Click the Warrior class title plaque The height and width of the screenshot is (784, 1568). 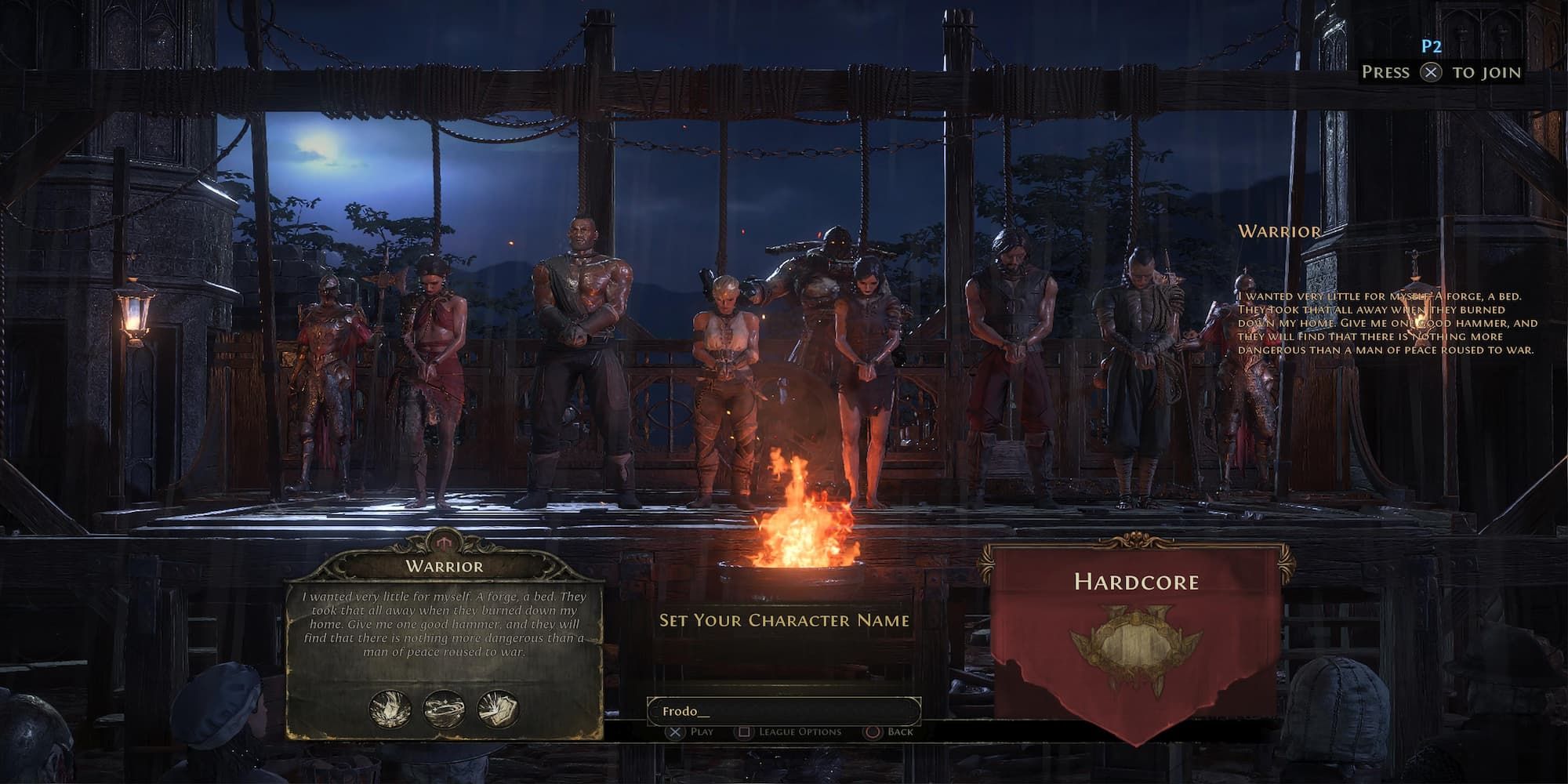(444, 566)
